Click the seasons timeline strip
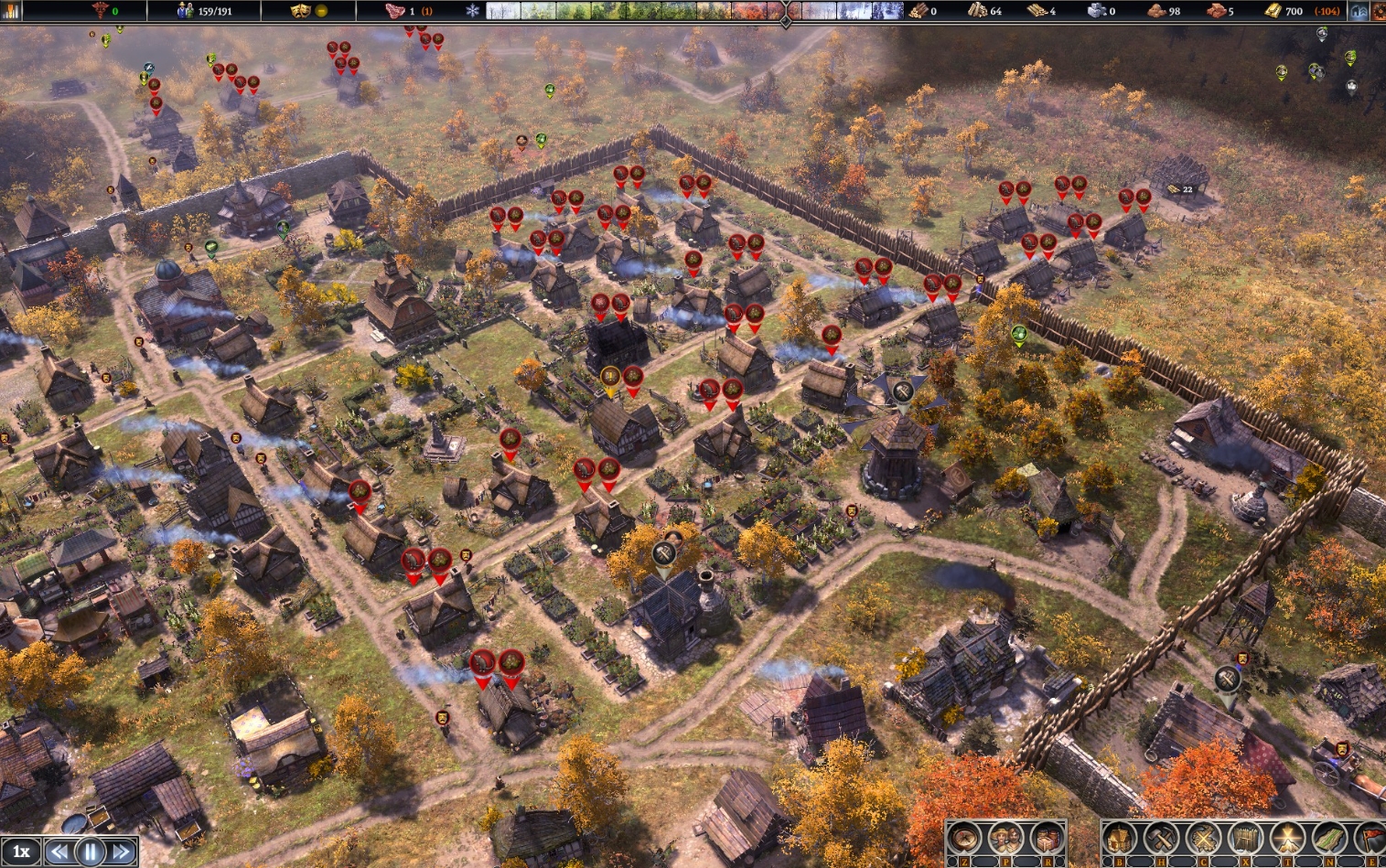This screenshot has width=1386, height=868. coord(695,11)
